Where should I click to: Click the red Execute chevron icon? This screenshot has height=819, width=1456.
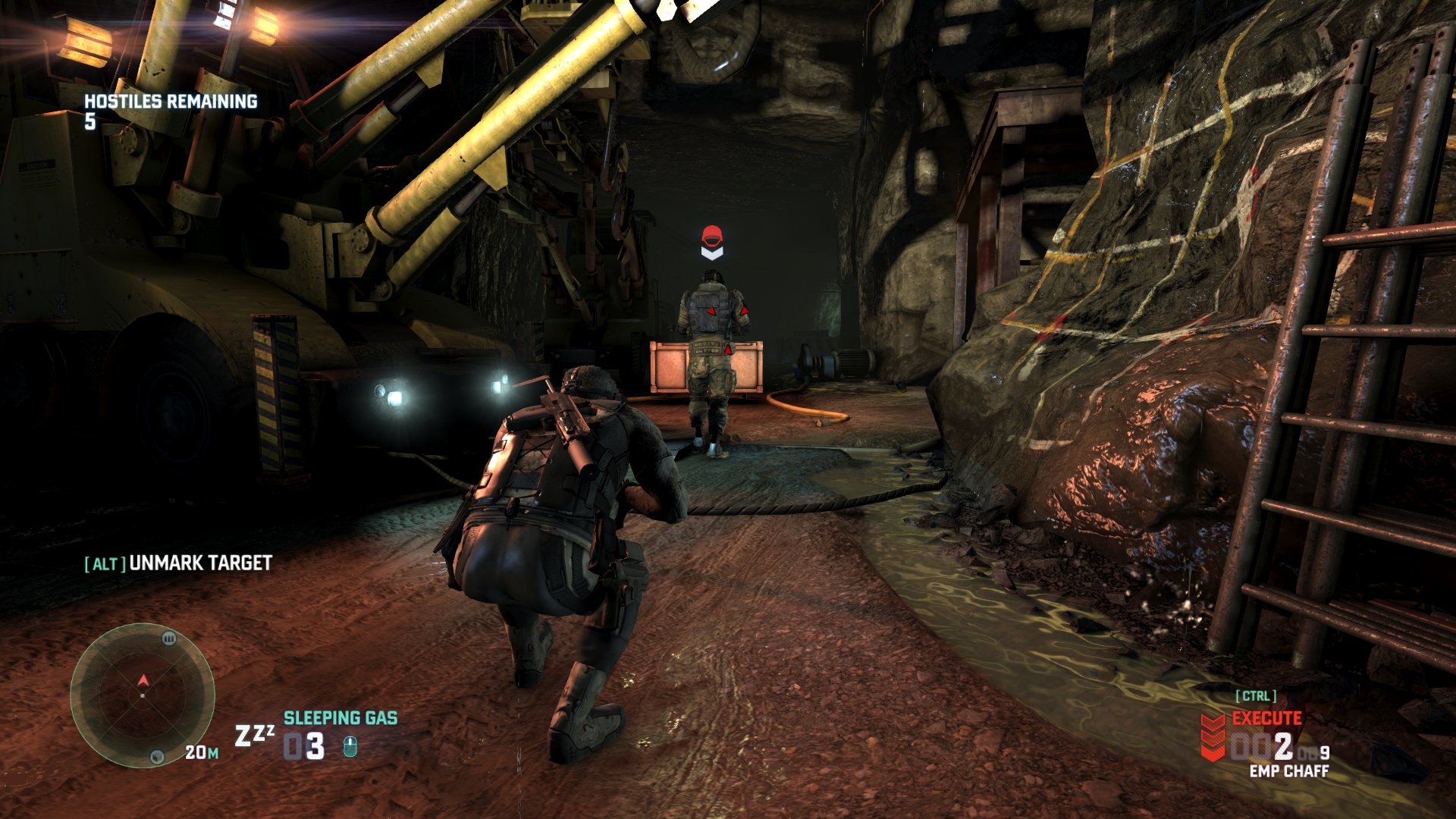(1213, 736)
